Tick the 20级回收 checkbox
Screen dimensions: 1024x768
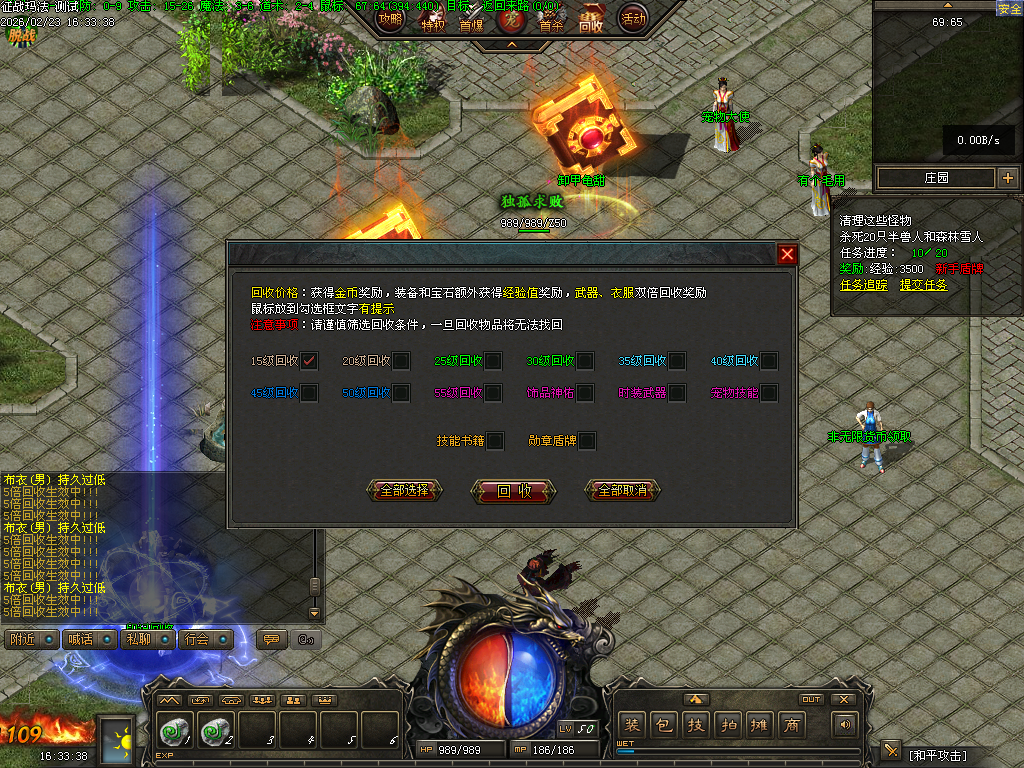click(x=401, y=361)
